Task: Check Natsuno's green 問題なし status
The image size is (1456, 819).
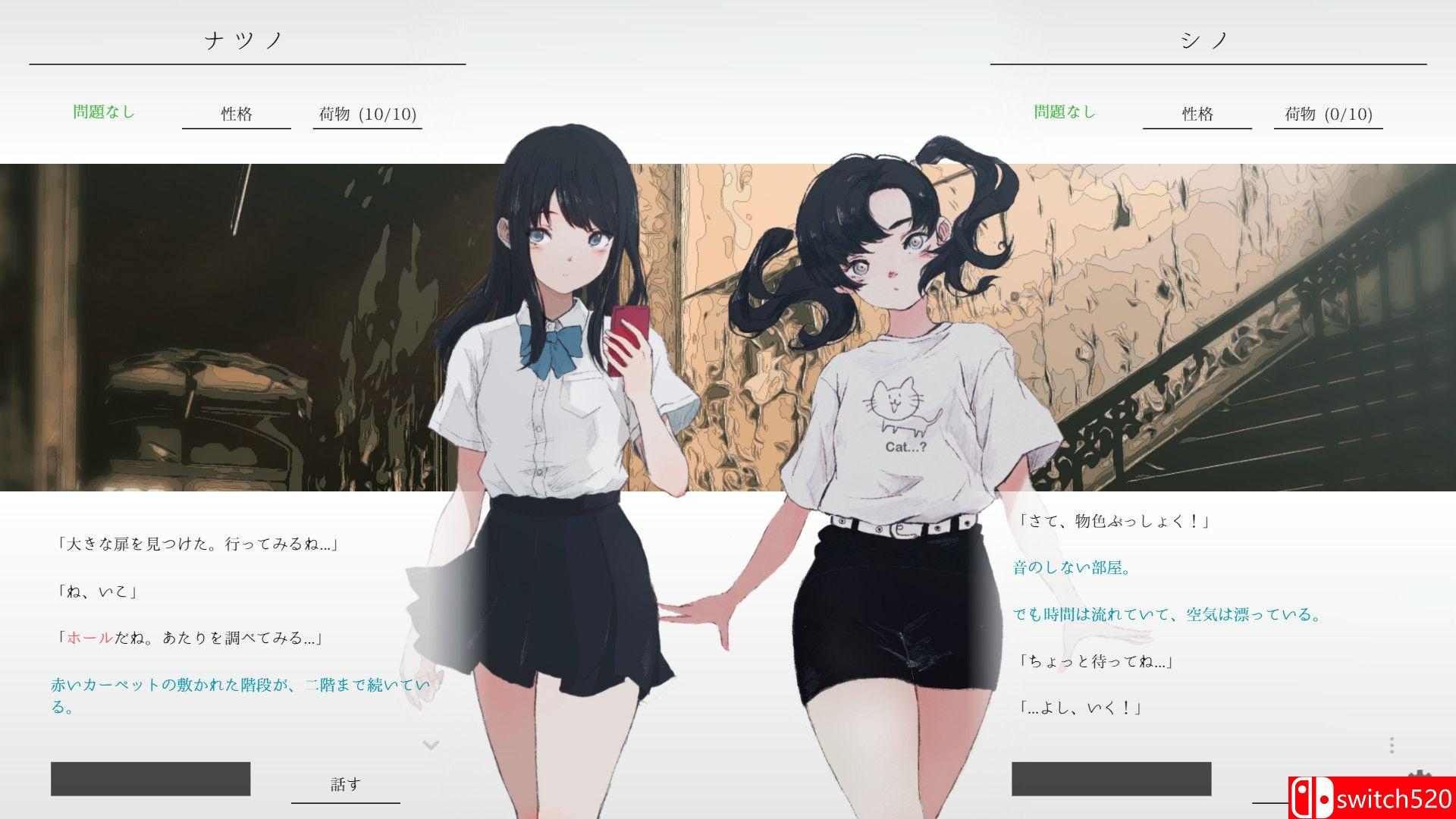Action: [102, 111]
